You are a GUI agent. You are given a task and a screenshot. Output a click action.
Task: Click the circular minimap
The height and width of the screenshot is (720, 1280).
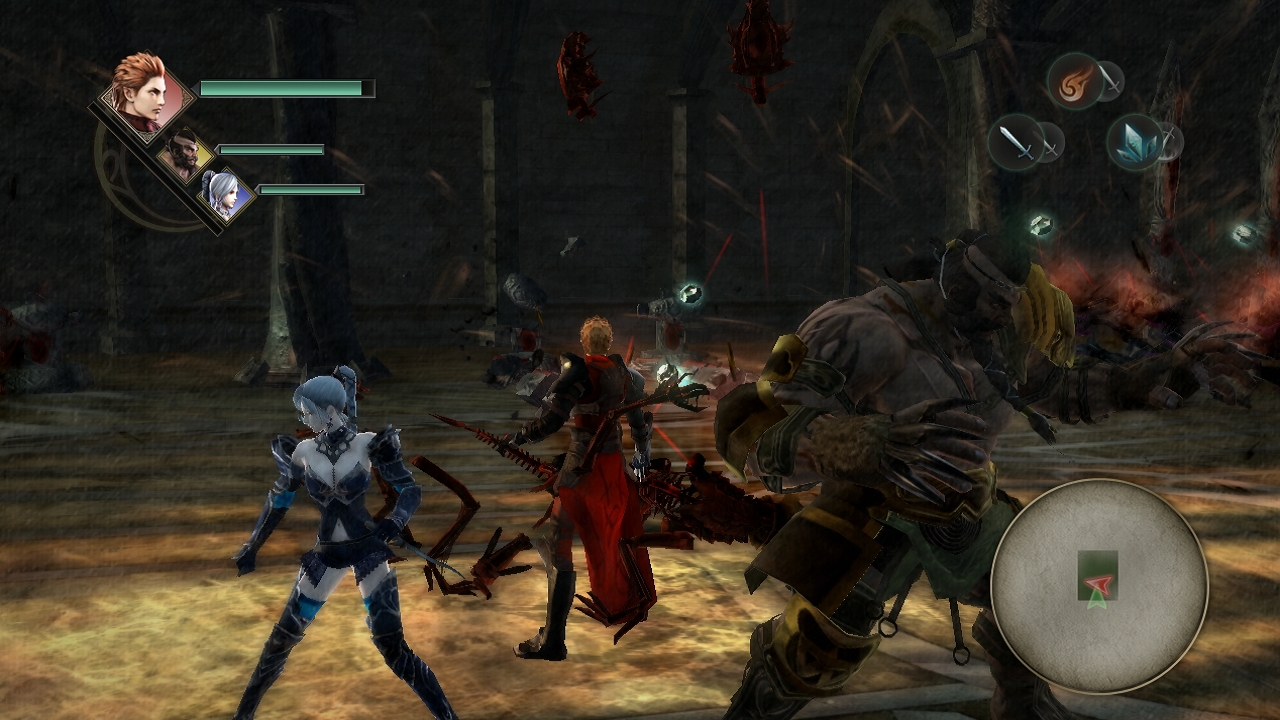1099,585
